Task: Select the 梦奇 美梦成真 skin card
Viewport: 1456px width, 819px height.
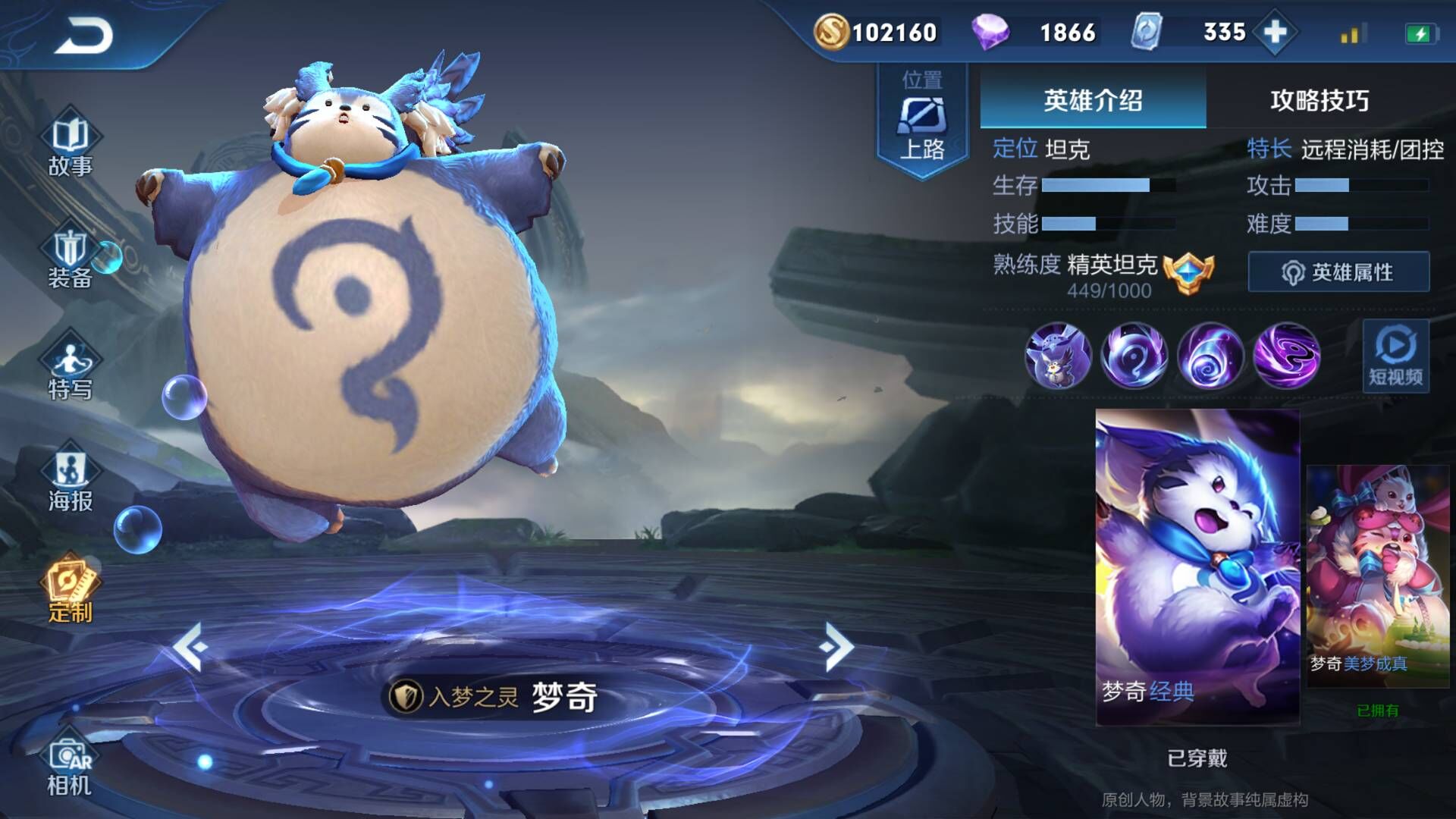Action: [1377, 576]
